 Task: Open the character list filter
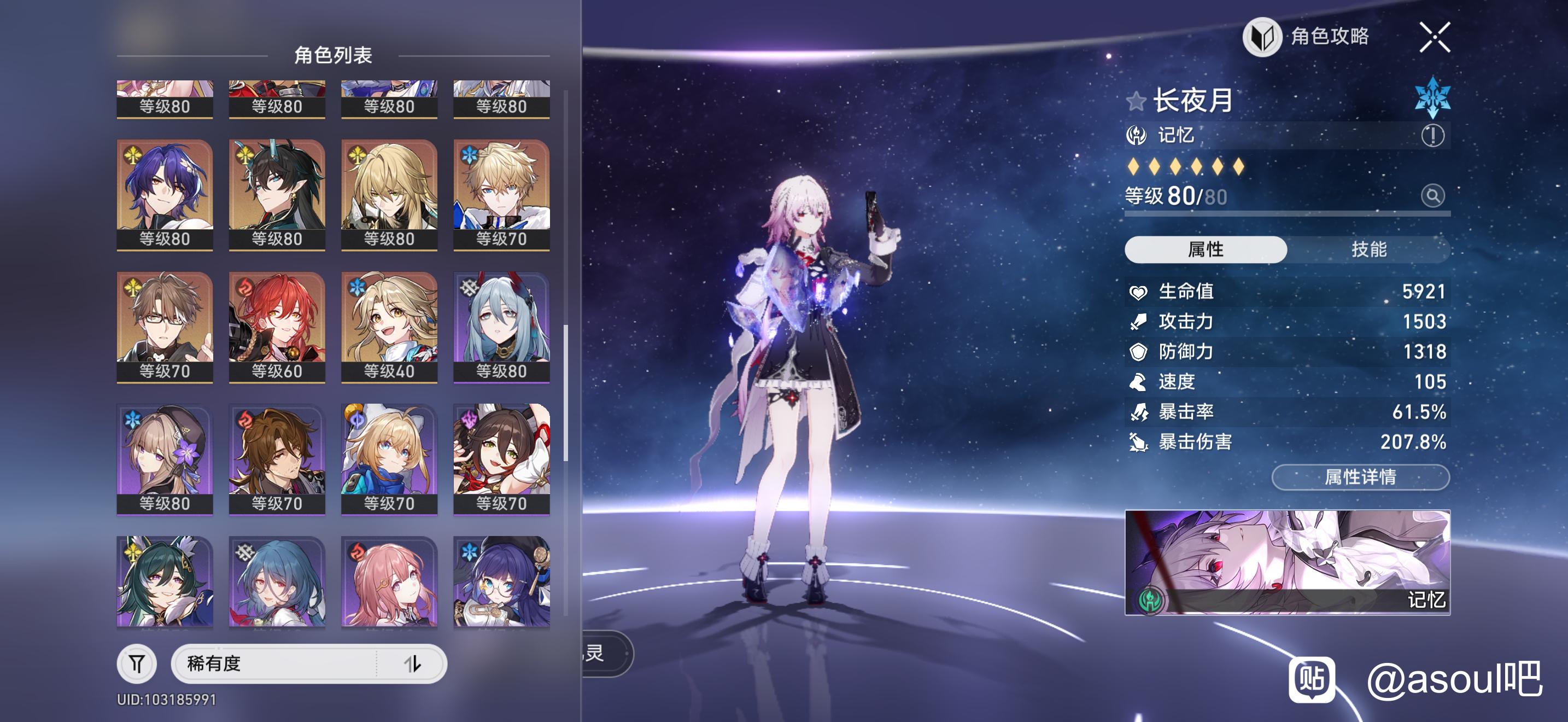click(x=137, y=663)
